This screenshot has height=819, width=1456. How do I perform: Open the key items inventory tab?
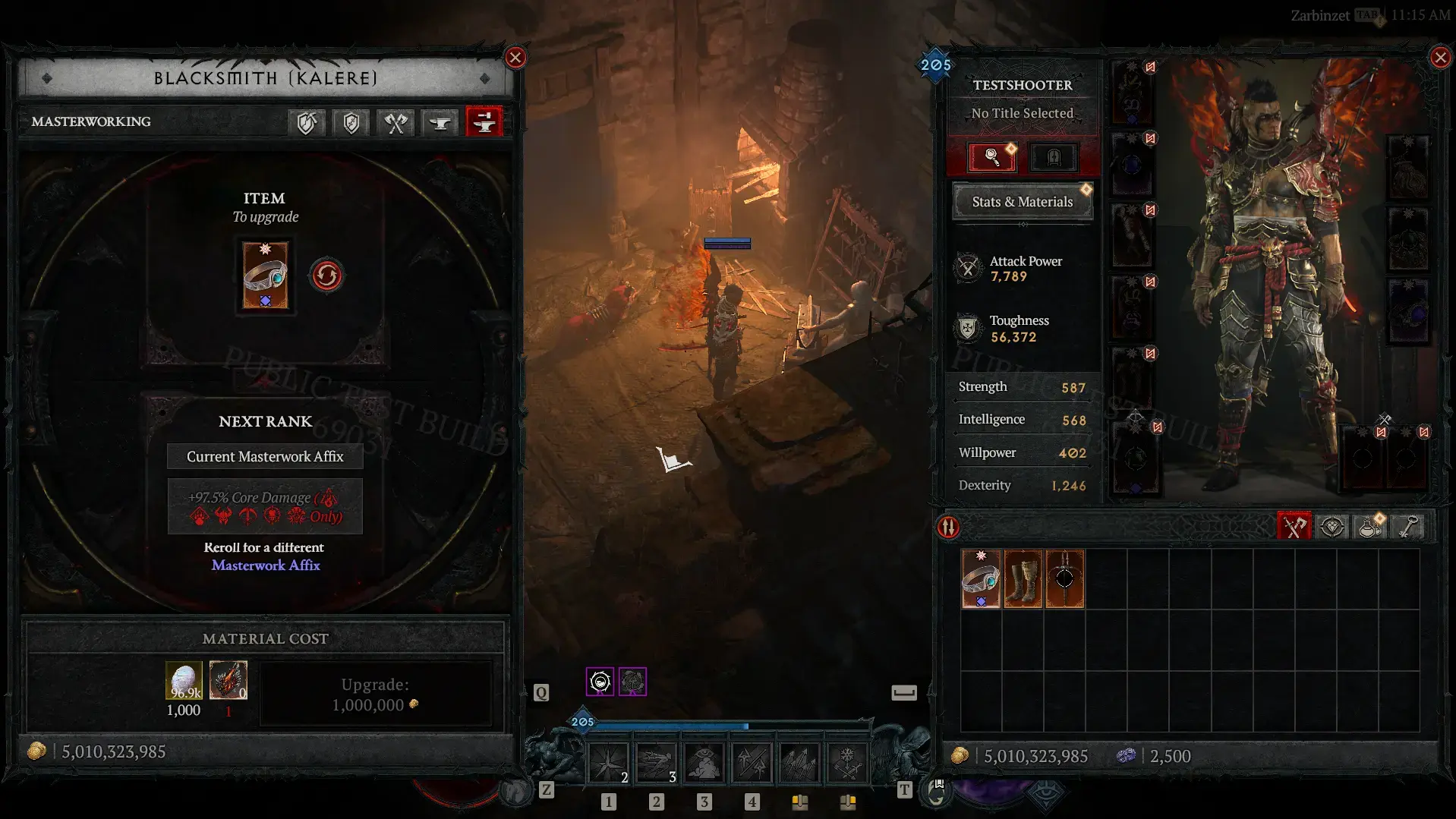click(x=1408, y=527)
